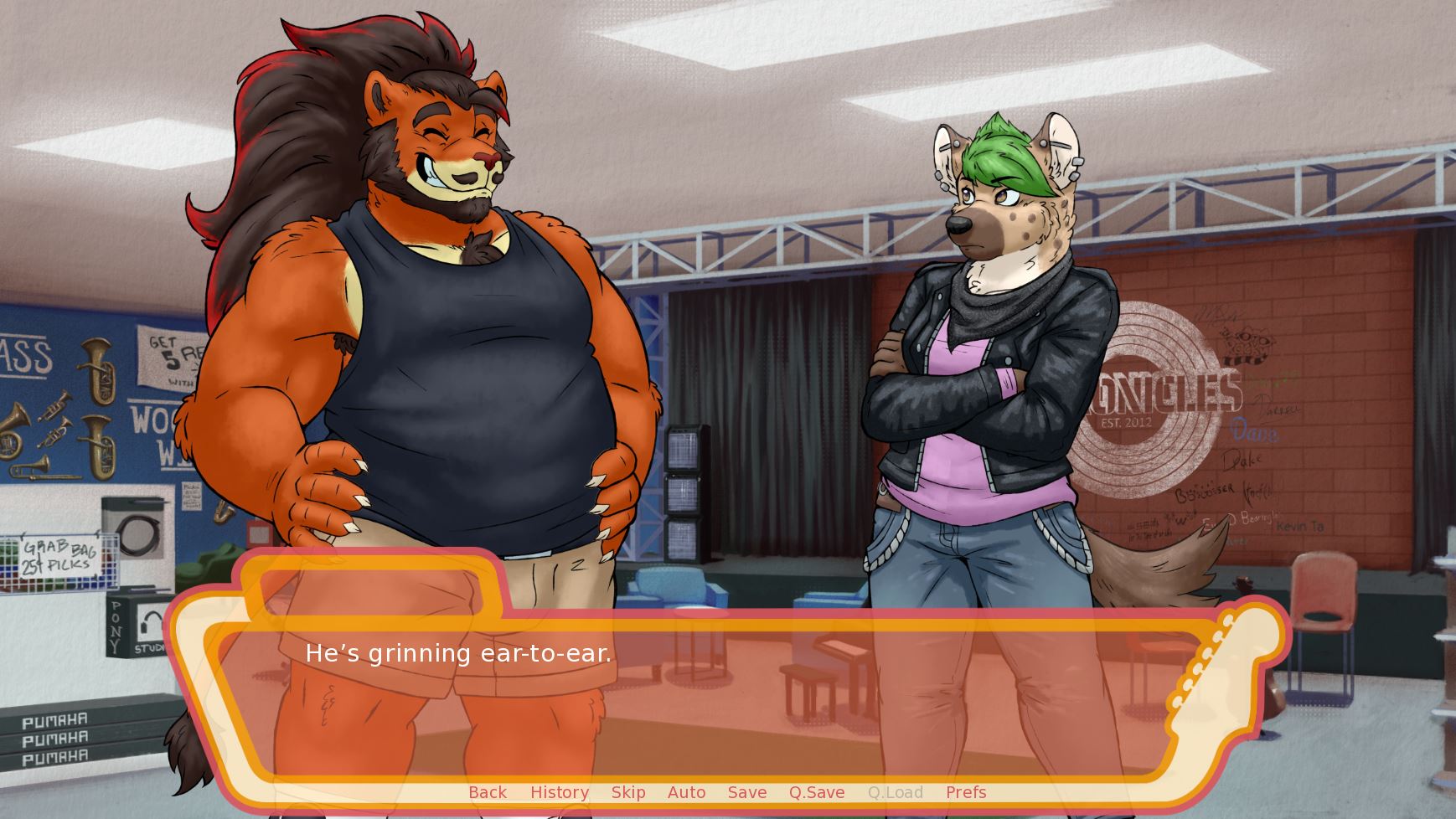Activate Skip to fast-forward dialogue
This screenshot has height=819, width=1456.
pos(628,792)
